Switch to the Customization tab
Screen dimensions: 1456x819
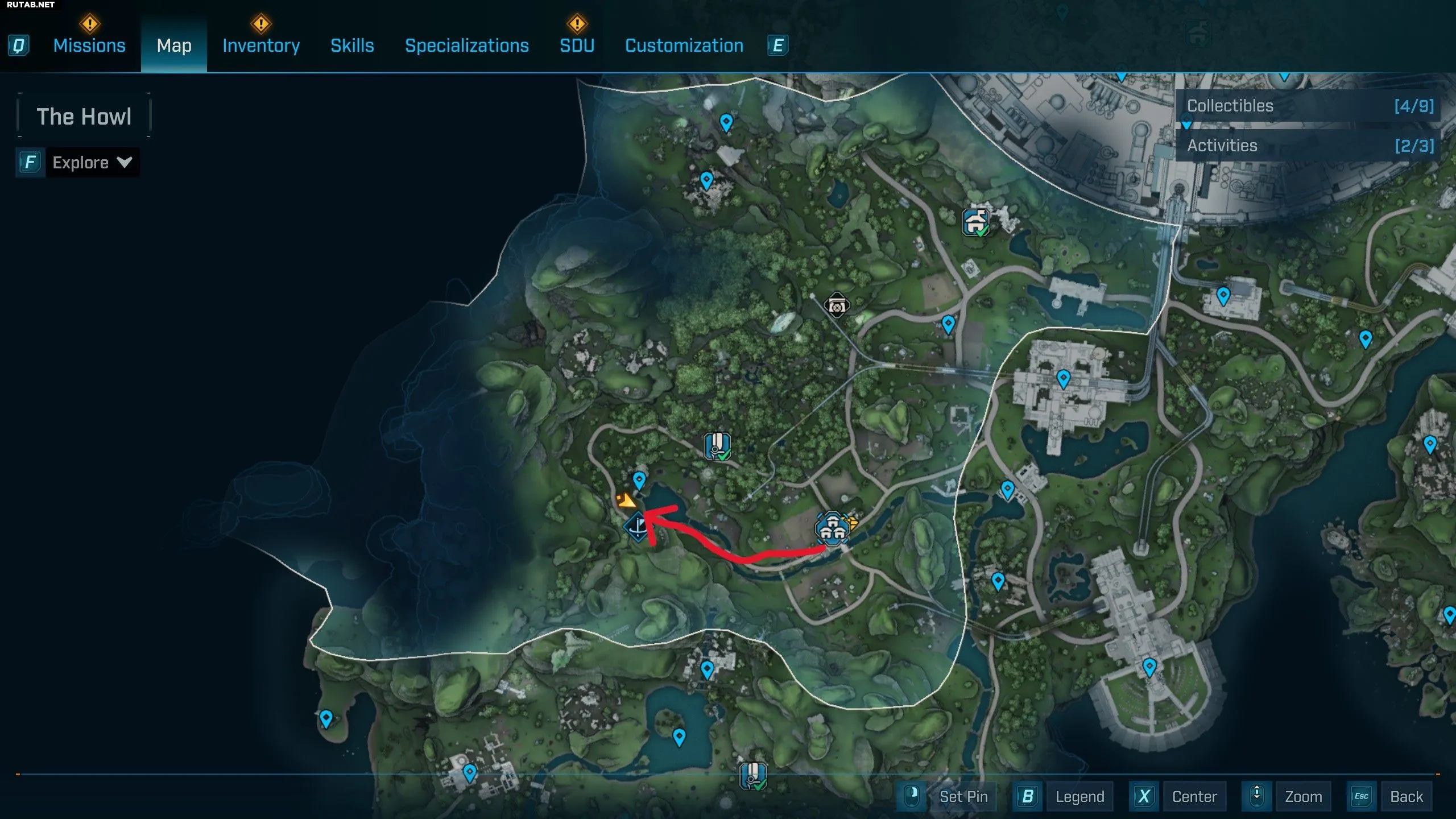coord(684,45)
